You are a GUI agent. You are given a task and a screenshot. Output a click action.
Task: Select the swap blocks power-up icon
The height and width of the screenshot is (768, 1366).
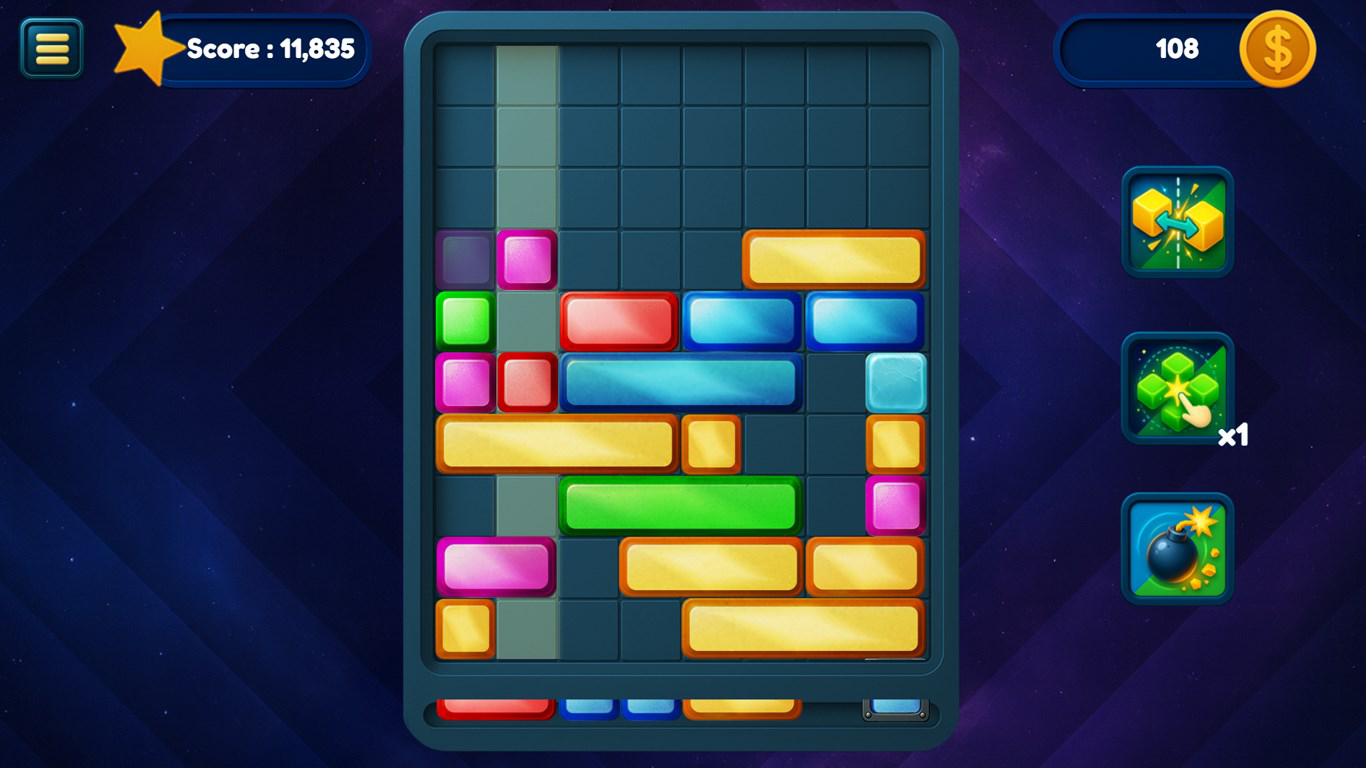(1177, 222)
